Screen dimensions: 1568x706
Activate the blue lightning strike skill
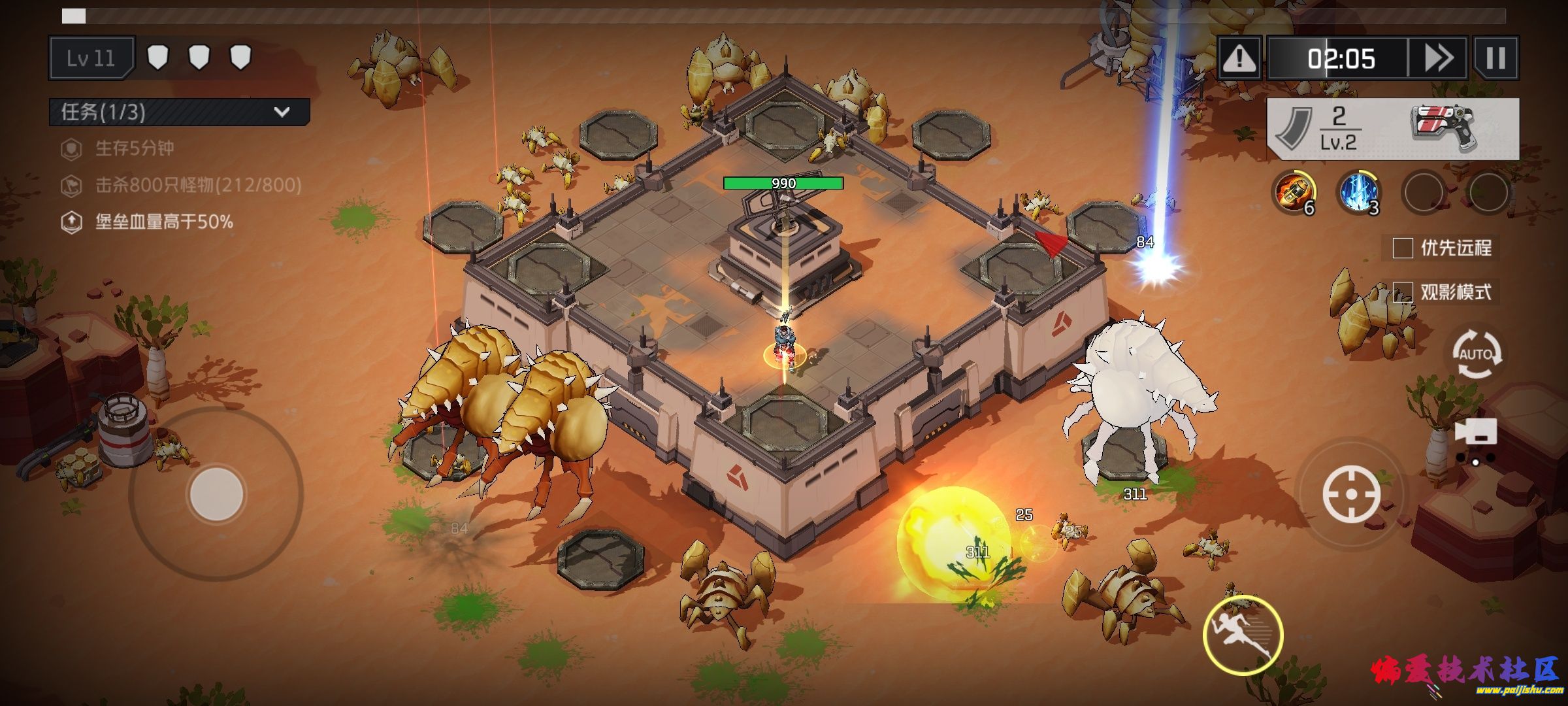tap(1358, 192)
